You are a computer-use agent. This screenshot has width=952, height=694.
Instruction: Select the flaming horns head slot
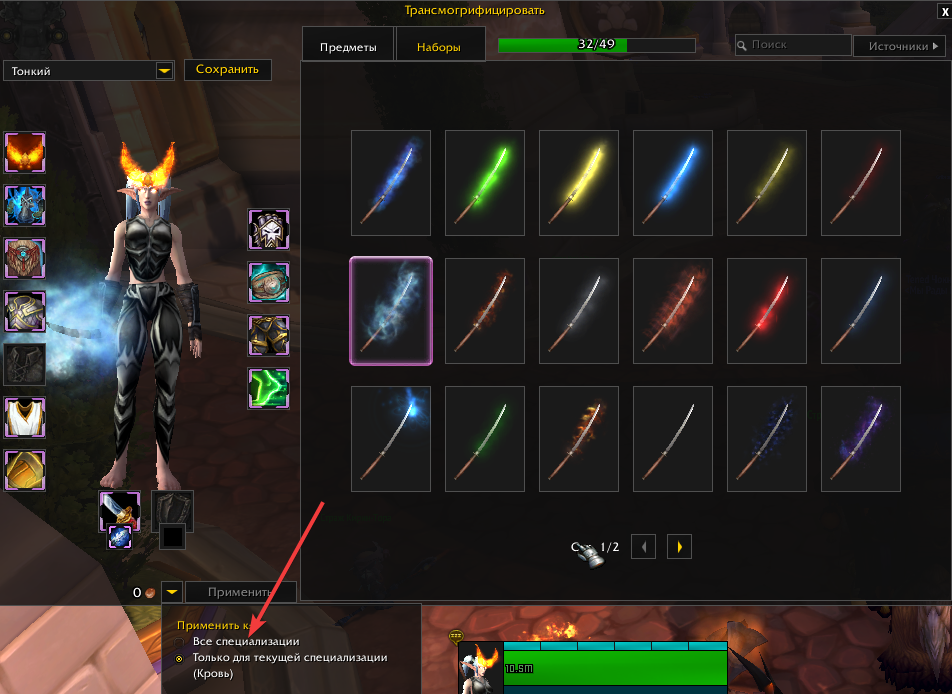(24, 153)
